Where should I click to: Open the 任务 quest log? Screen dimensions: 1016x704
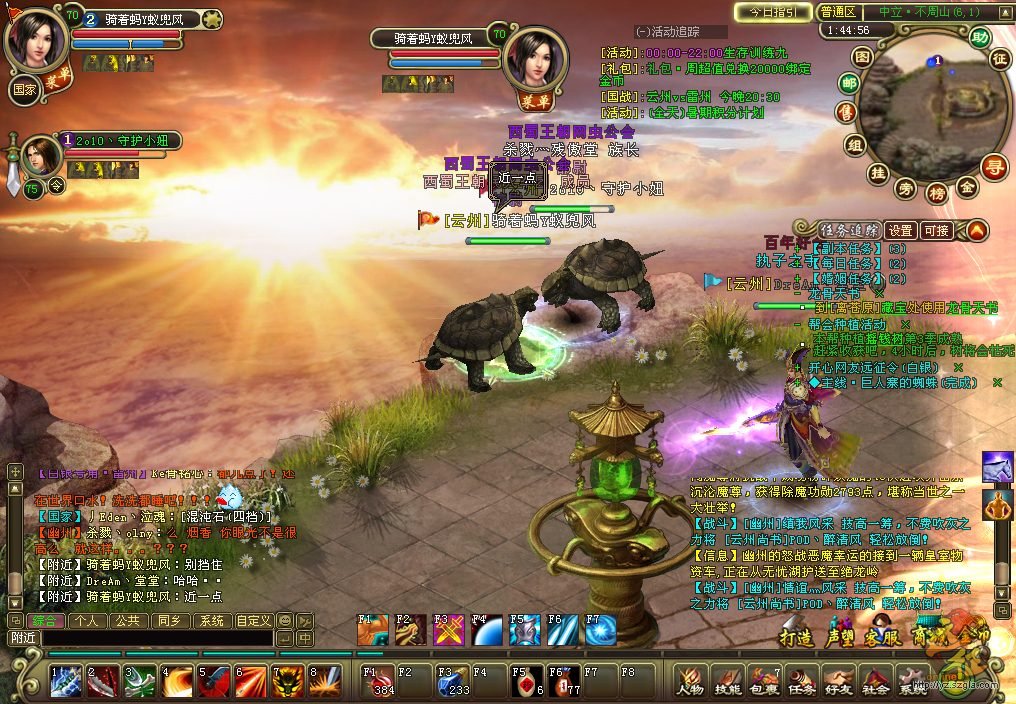[801, 679]
